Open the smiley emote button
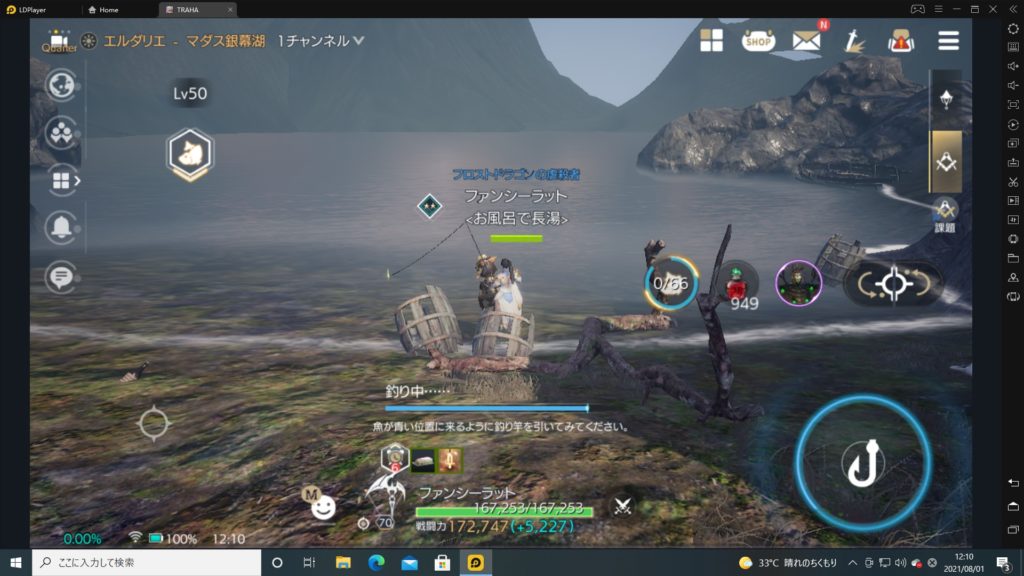Image resolution: width=1024 pixels, height=576 pixels. 323,508
